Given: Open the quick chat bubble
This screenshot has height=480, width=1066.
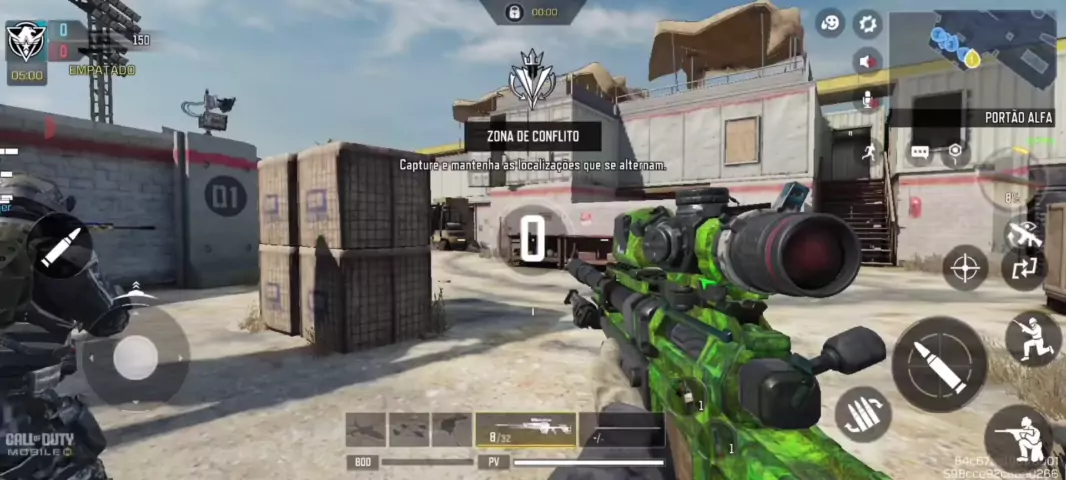Looking at the screenshot, I should click(920, 152).
